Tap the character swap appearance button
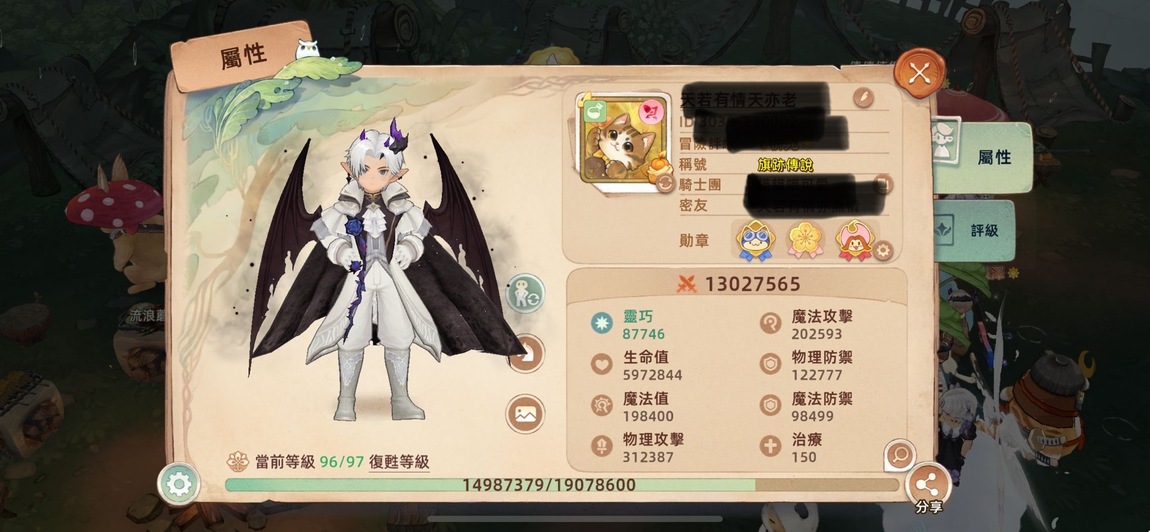Image resolution: width=1150 pixels, height=532 pixels. [525, 294]
